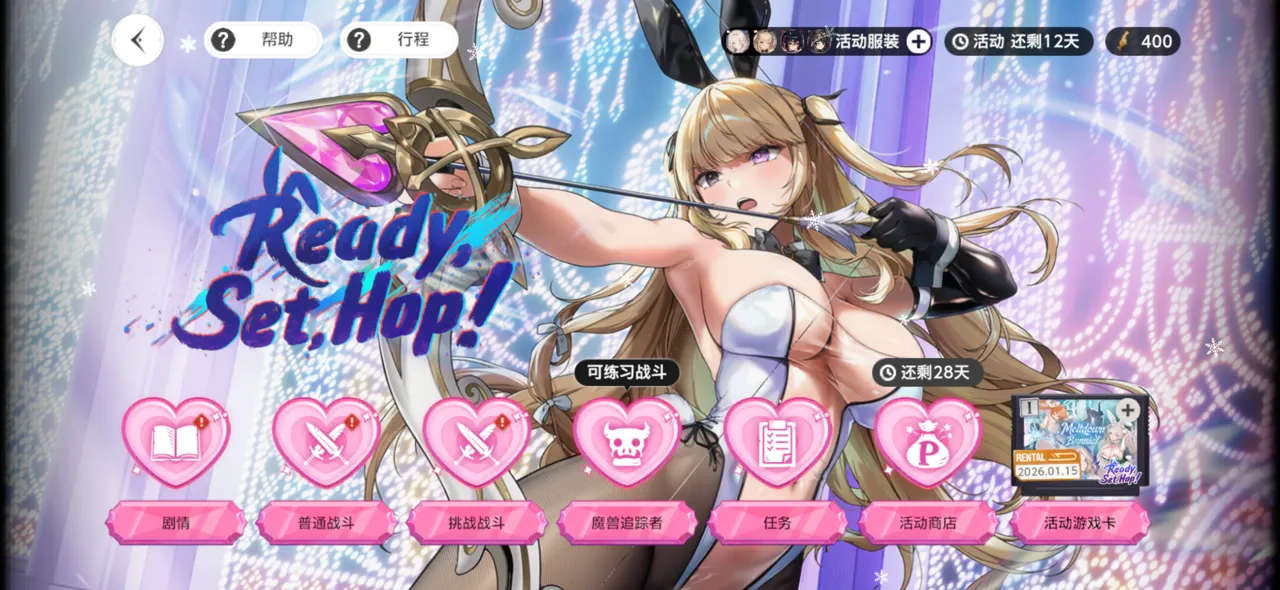1280x590 pixels.
Task: Tap the single-sword 普通战斗 heart icon
Action: pyautogui.click(x=326, y=441)
